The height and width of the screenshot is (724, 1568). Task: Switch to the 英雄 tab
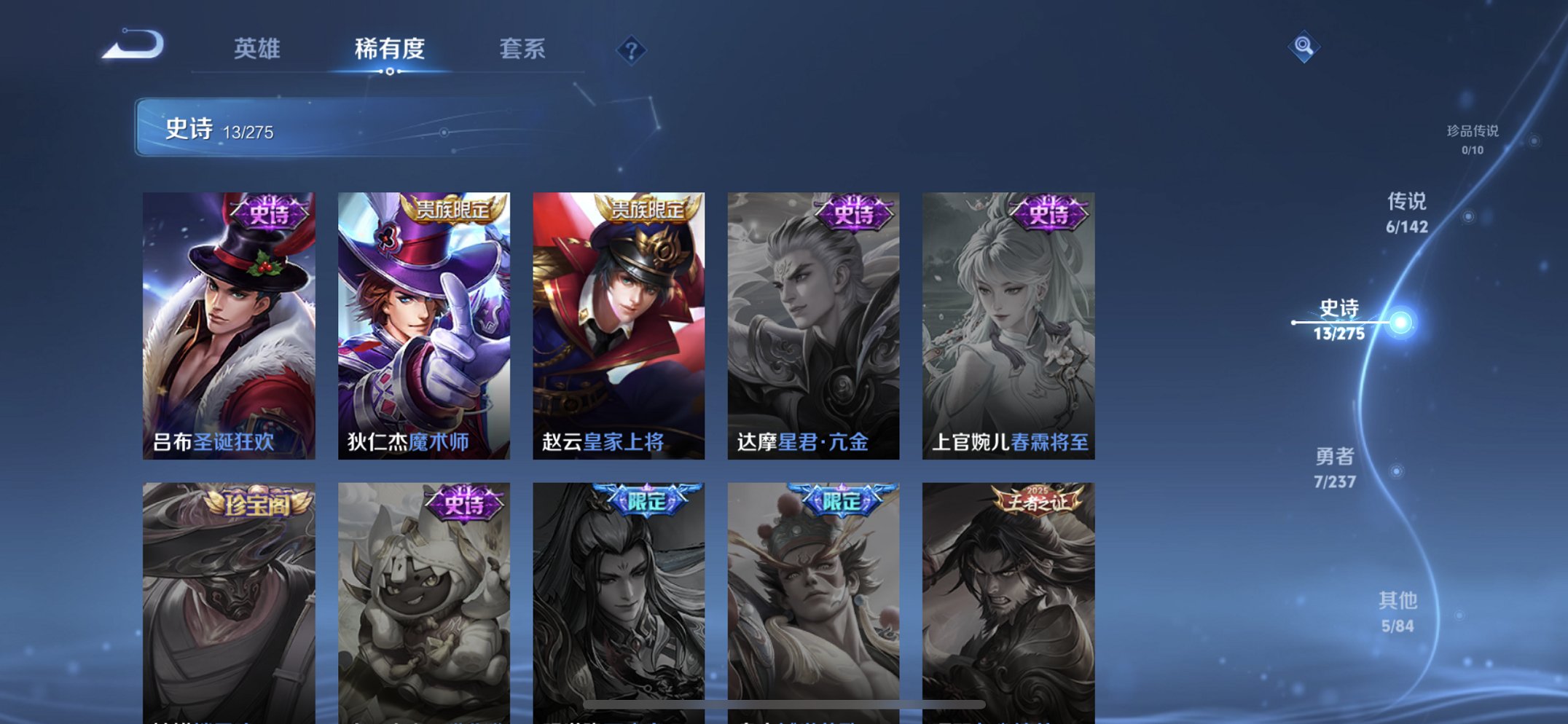tap(257, 50)
